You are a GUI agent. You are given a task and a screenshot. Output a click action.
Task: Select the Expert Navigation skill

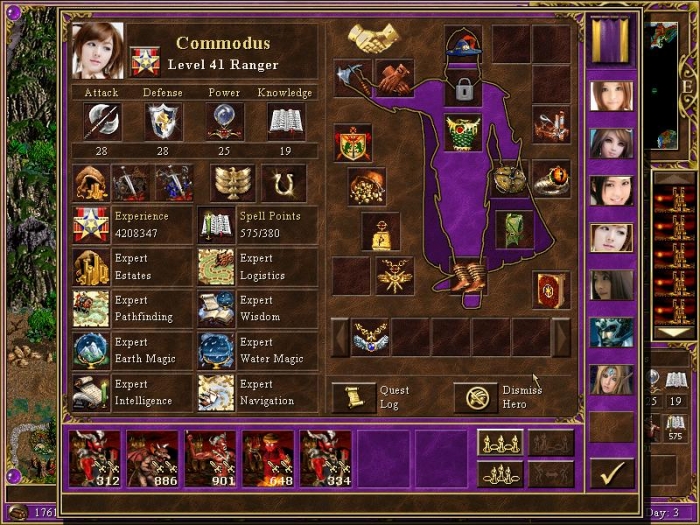[x=216, y=393]
